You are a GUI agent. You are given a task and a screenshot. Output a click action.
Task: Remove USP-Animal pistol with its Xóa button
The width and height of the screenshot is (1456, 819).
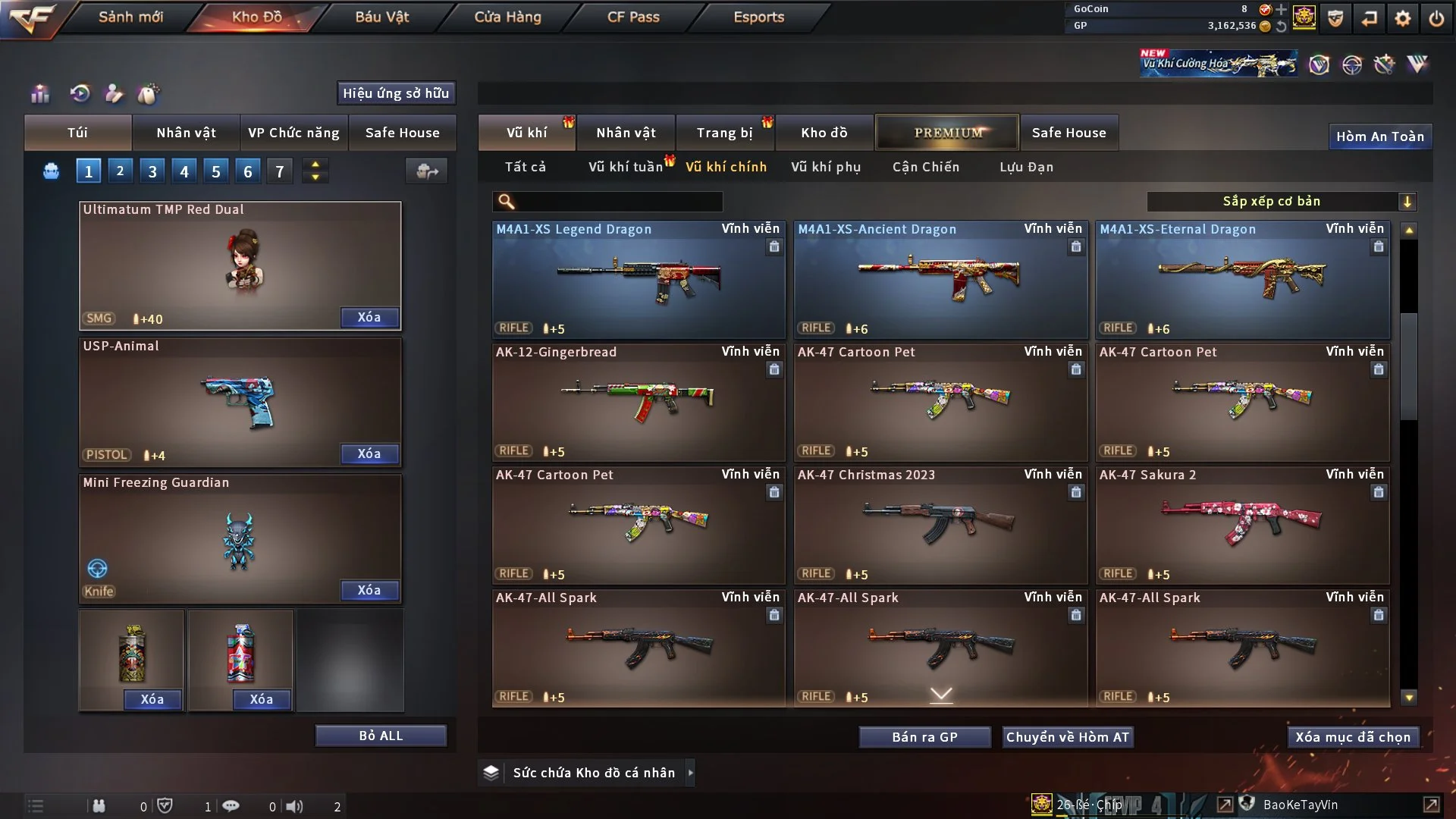(x=369, y=453)
